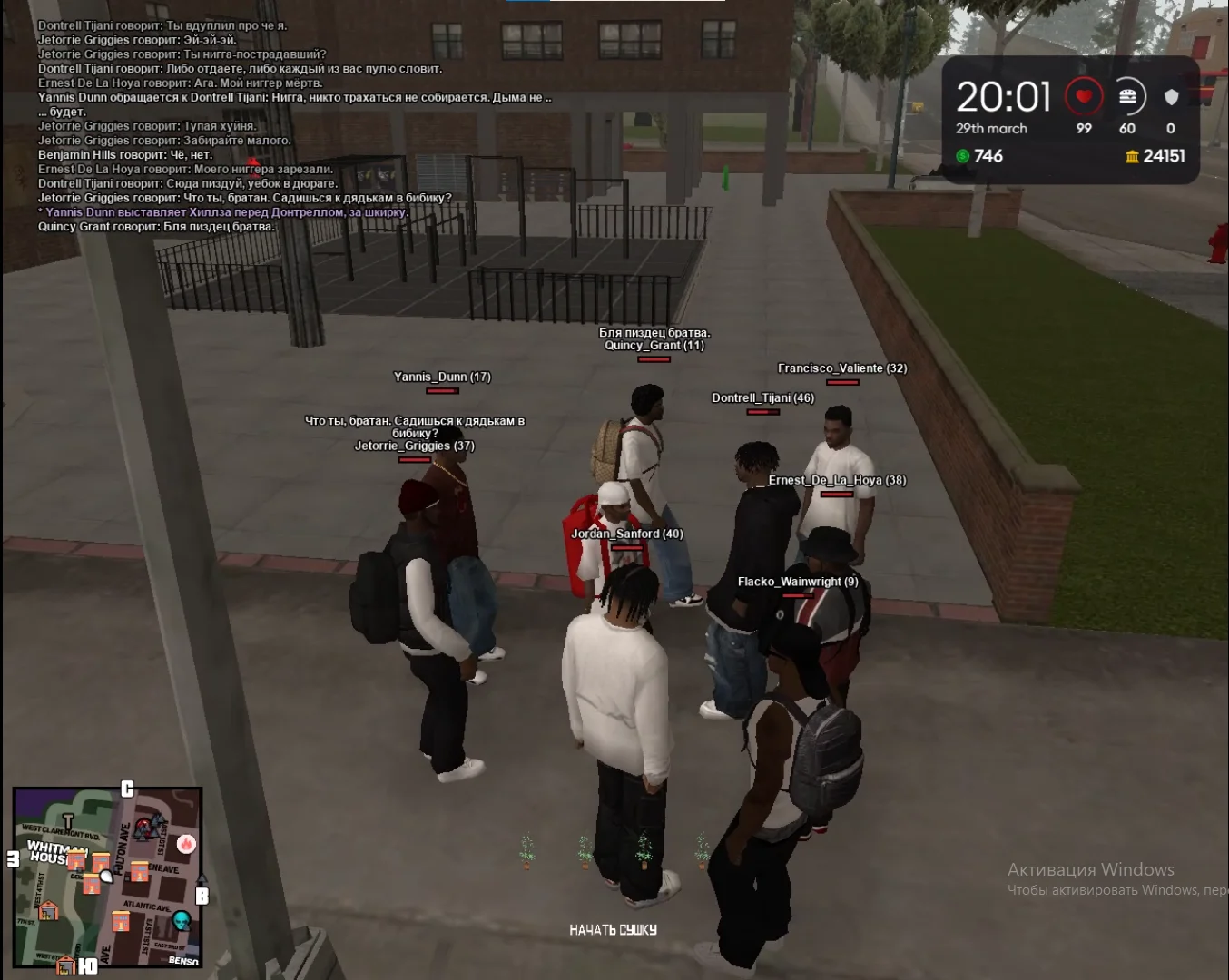Click the teal skull marker on the minimap
Screen dimensions: 1229x980
point(182,920)
